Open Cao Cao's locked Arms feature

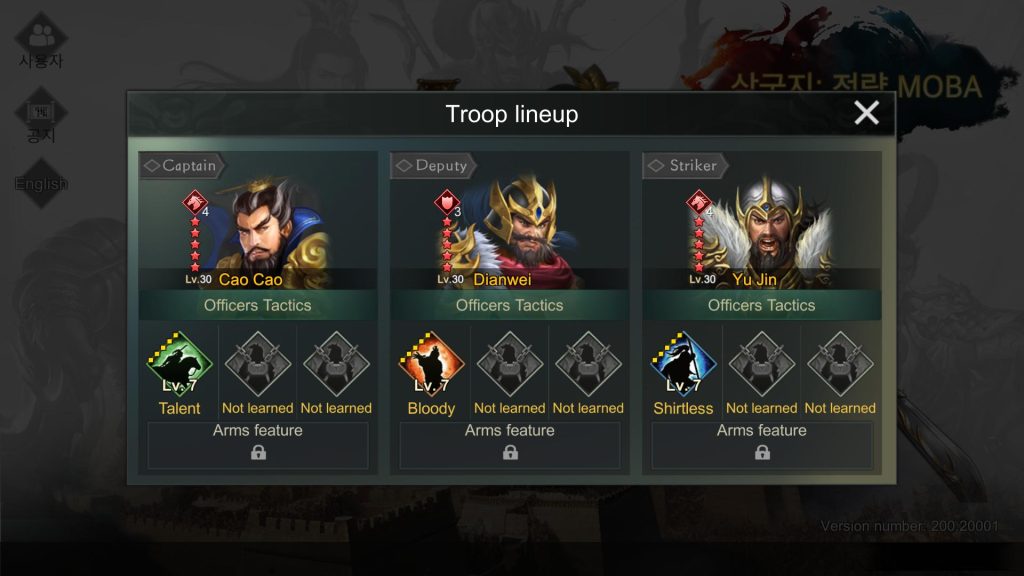258,445
